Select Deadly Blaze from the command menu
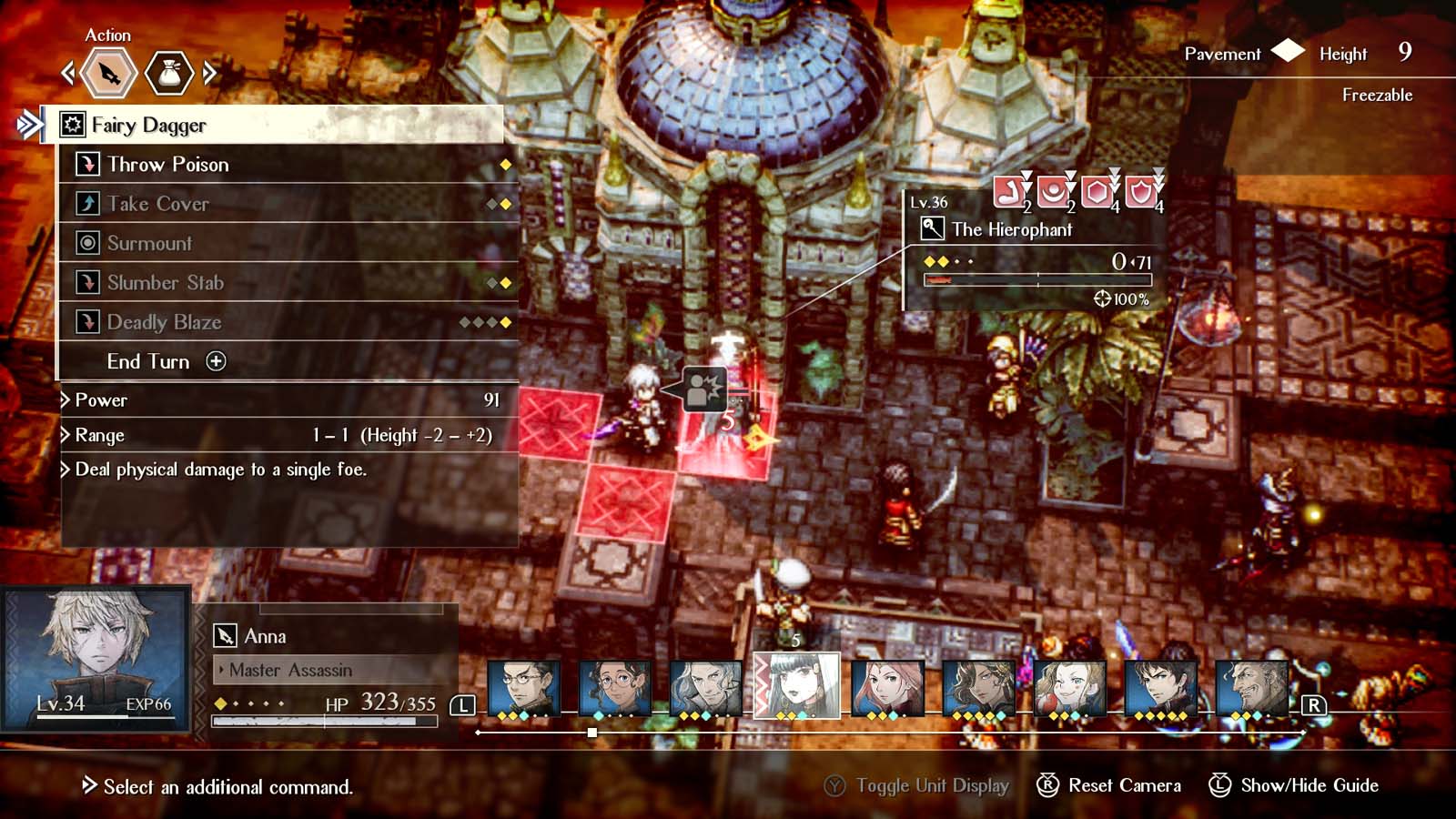The height and width of the screenshot is (819, 1456). click(164, 322)
